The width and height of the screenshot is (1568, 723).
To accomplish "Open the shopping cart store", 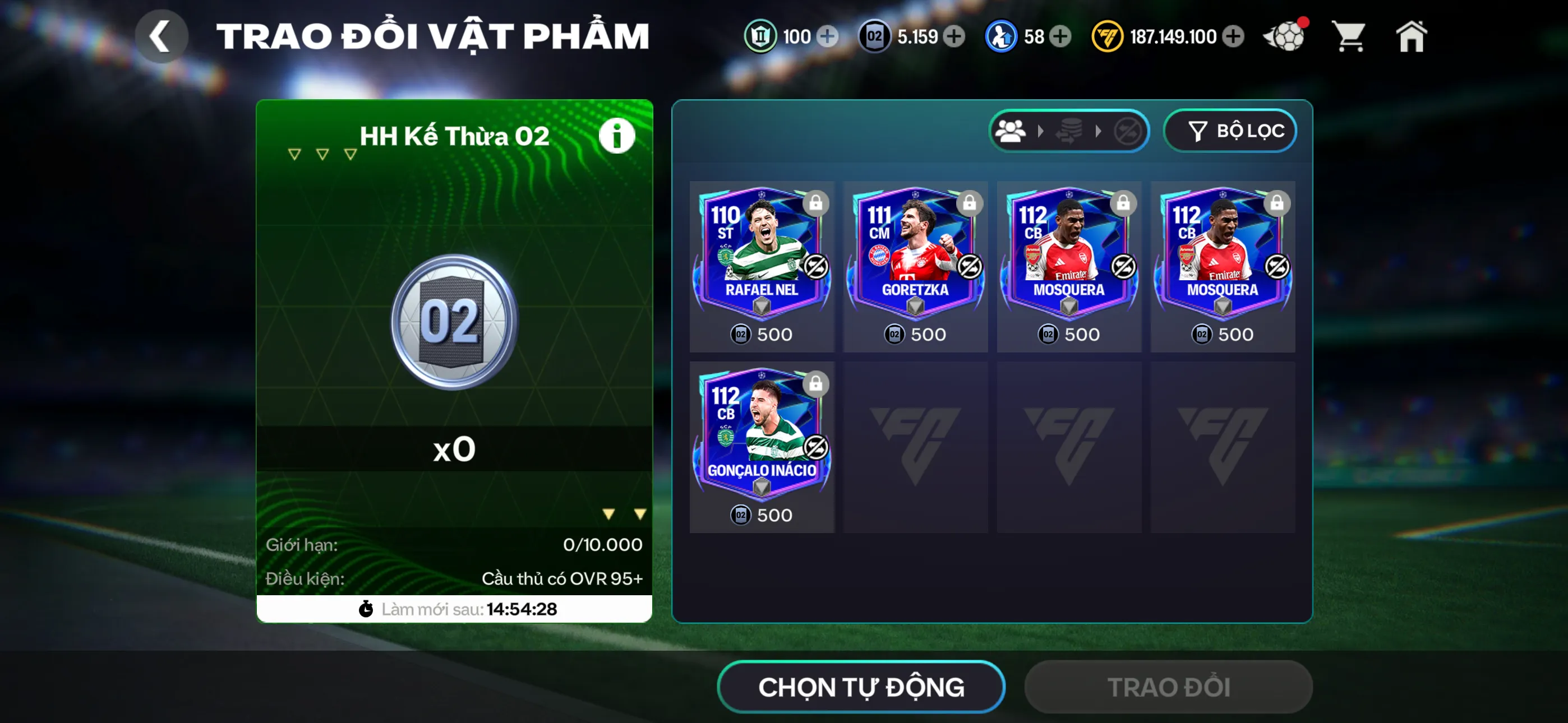I will point(1350,36).
